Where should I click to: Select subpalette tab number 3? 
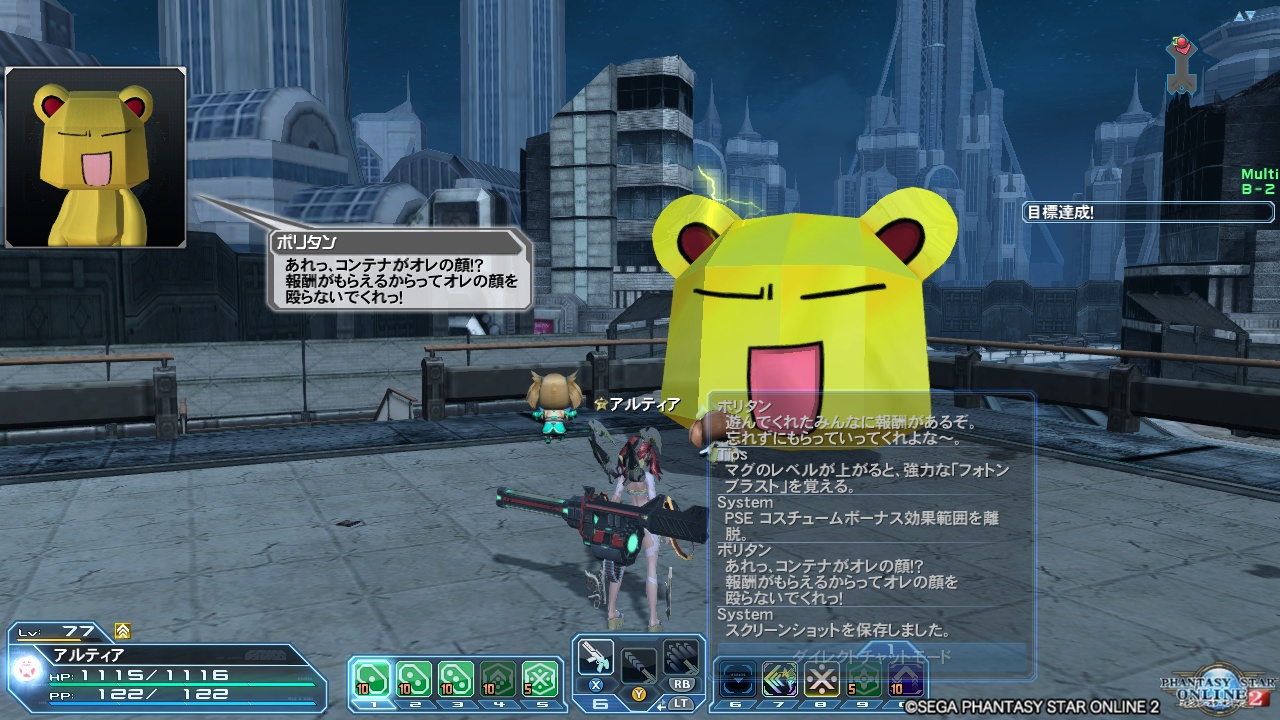(x=457, y=706)
